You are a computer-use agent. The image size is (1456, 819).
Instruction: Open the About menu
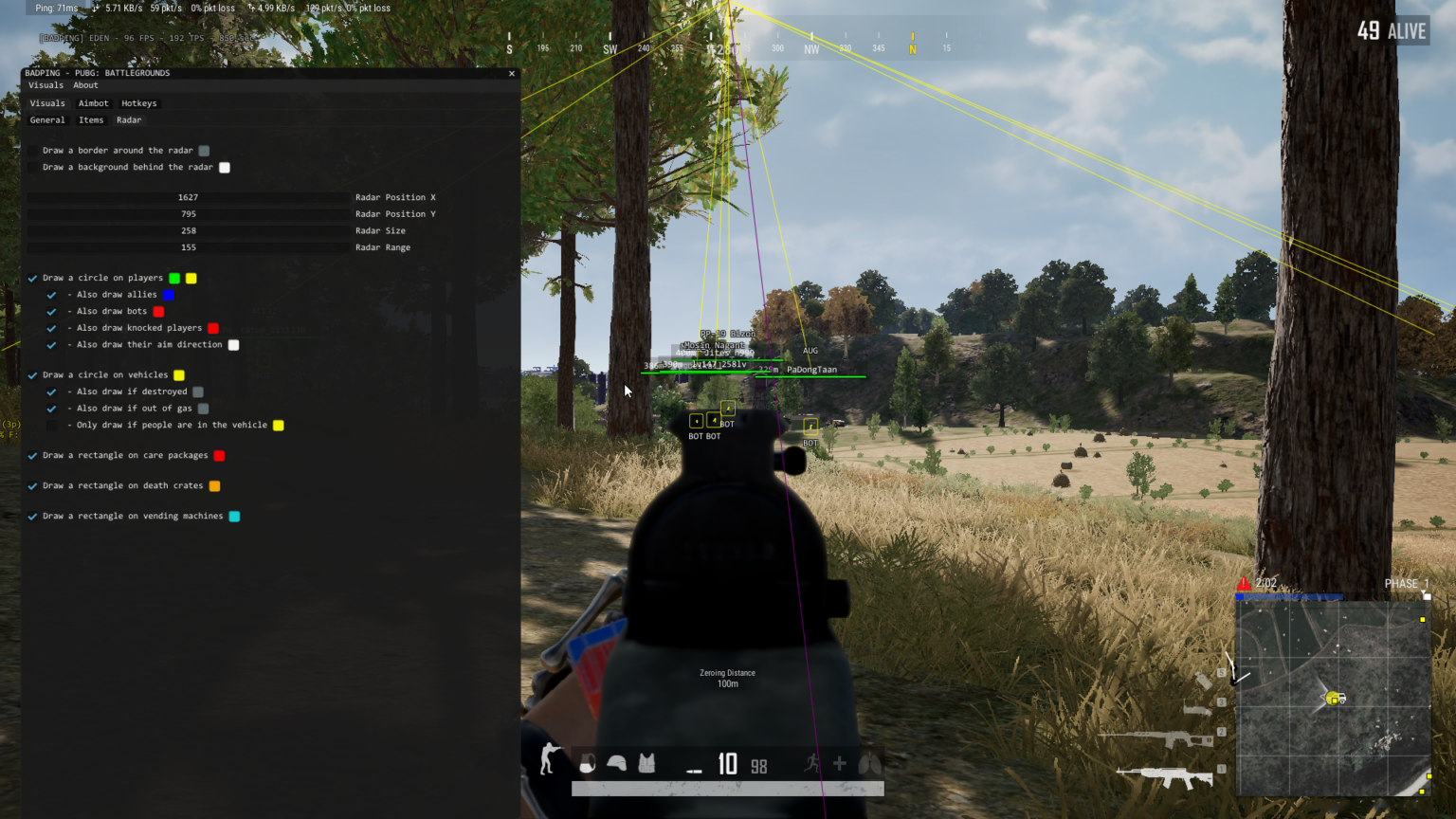coord(84,84)
